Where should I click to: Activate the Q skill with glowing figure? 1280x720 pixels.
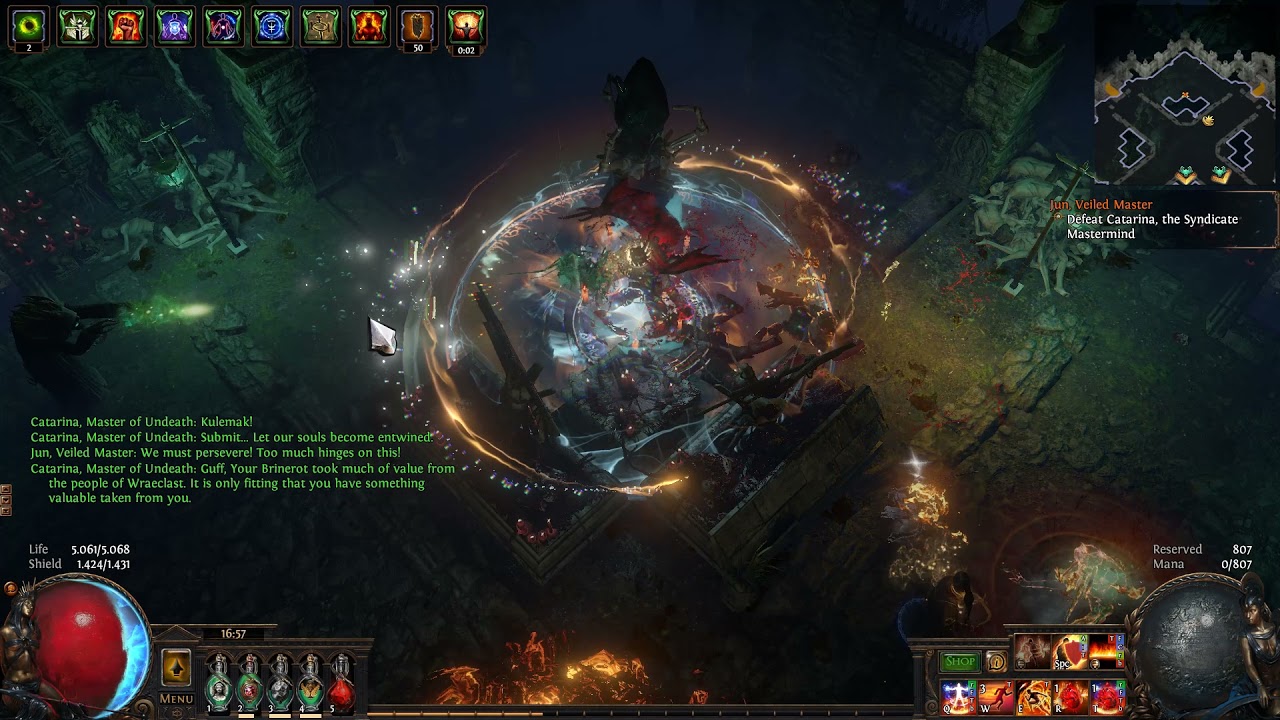[x=958, y=695]
